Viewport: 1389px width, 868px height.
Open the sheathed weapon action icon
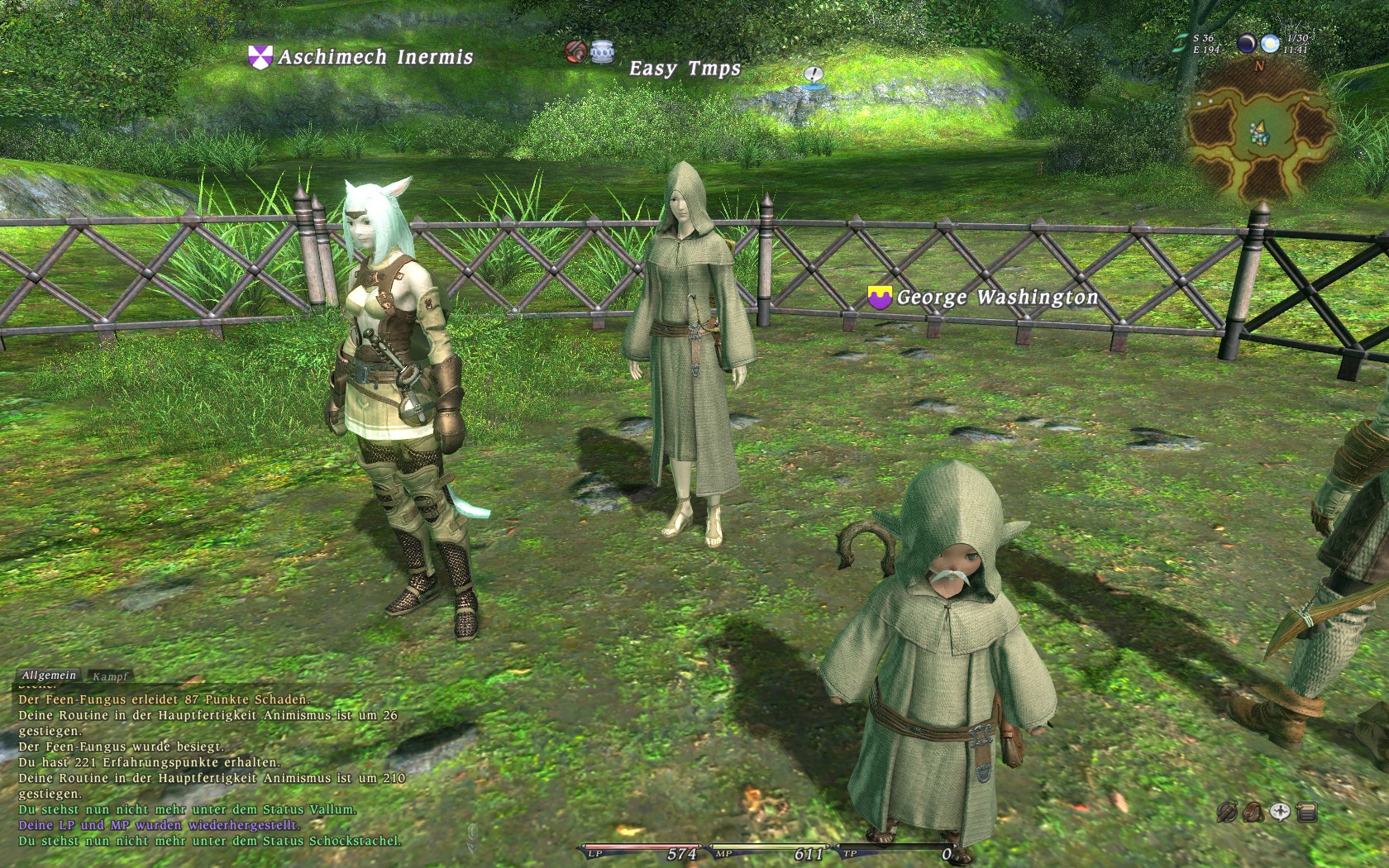coord(1227,812)
